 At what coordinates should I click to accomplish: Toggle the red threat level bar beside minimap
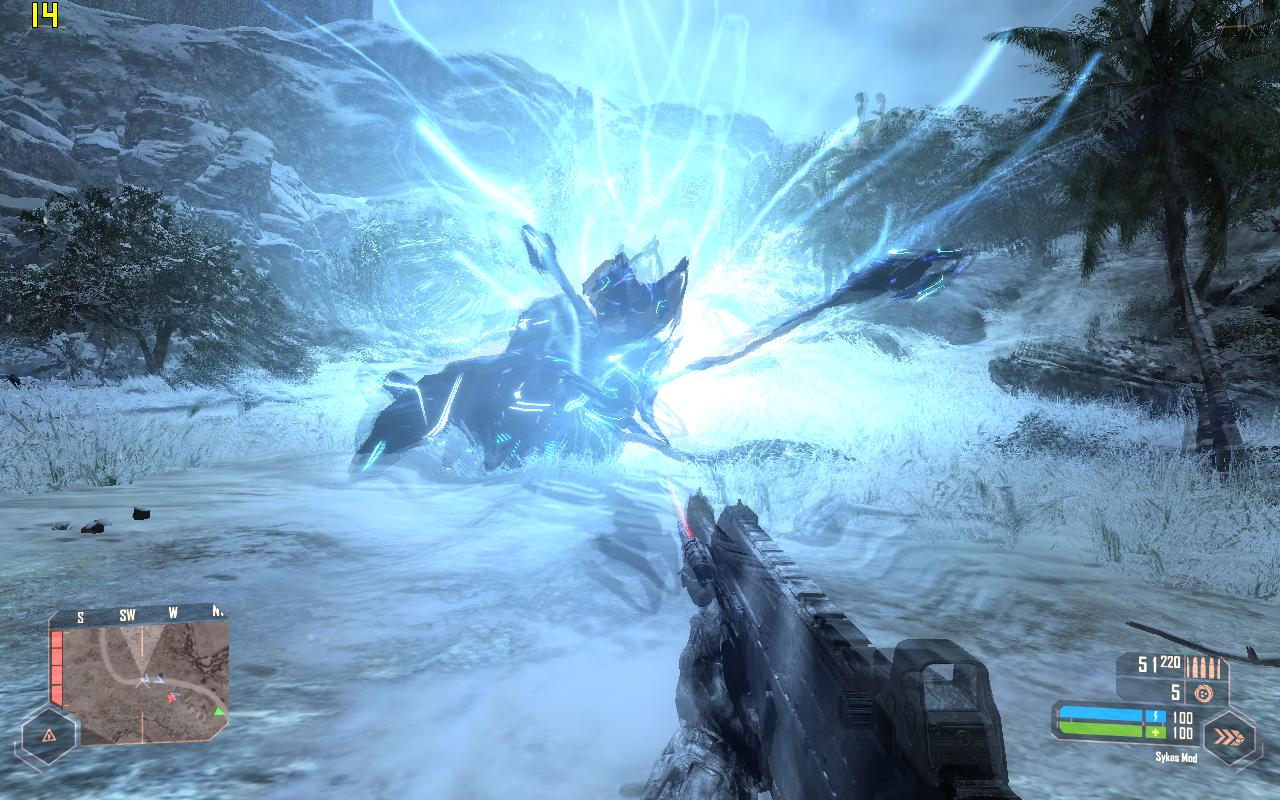click(x=57, y=667)
